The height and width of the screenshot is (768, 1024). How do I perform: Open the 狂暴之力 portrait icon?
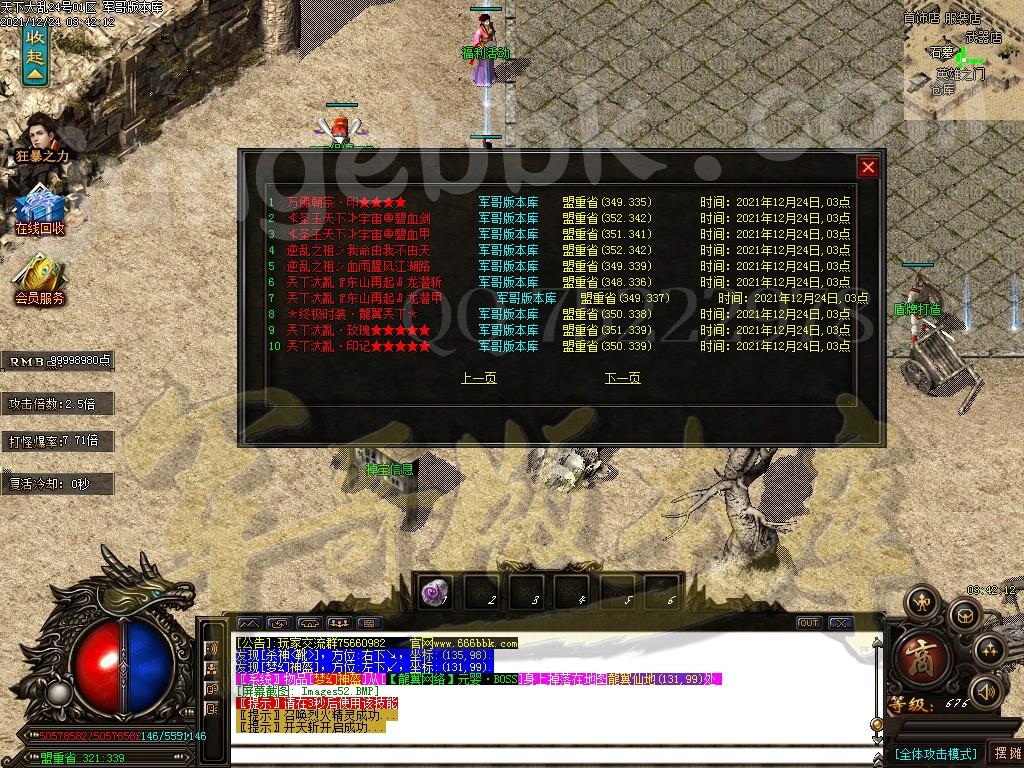[41, 137]
